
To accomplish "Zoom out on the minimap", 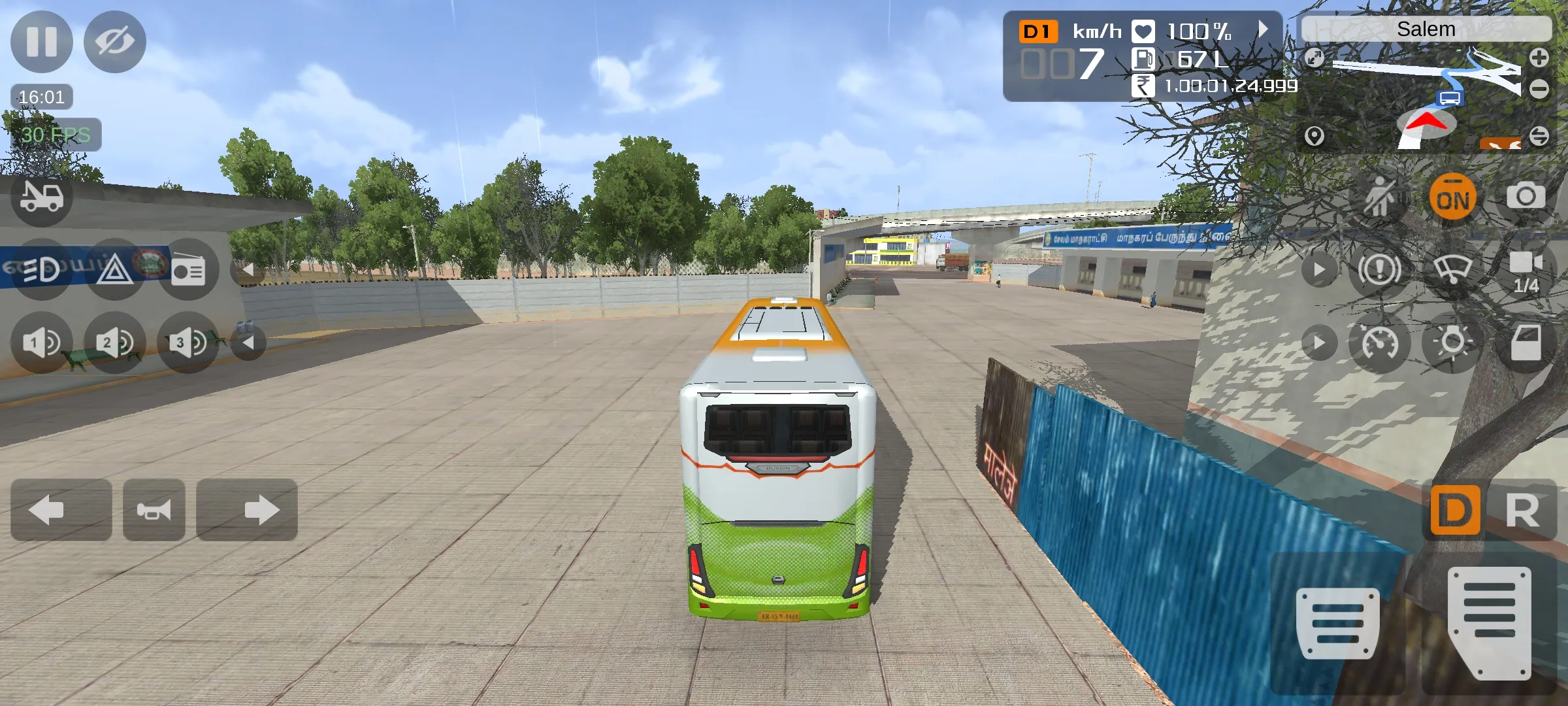I will (1539, 89).
